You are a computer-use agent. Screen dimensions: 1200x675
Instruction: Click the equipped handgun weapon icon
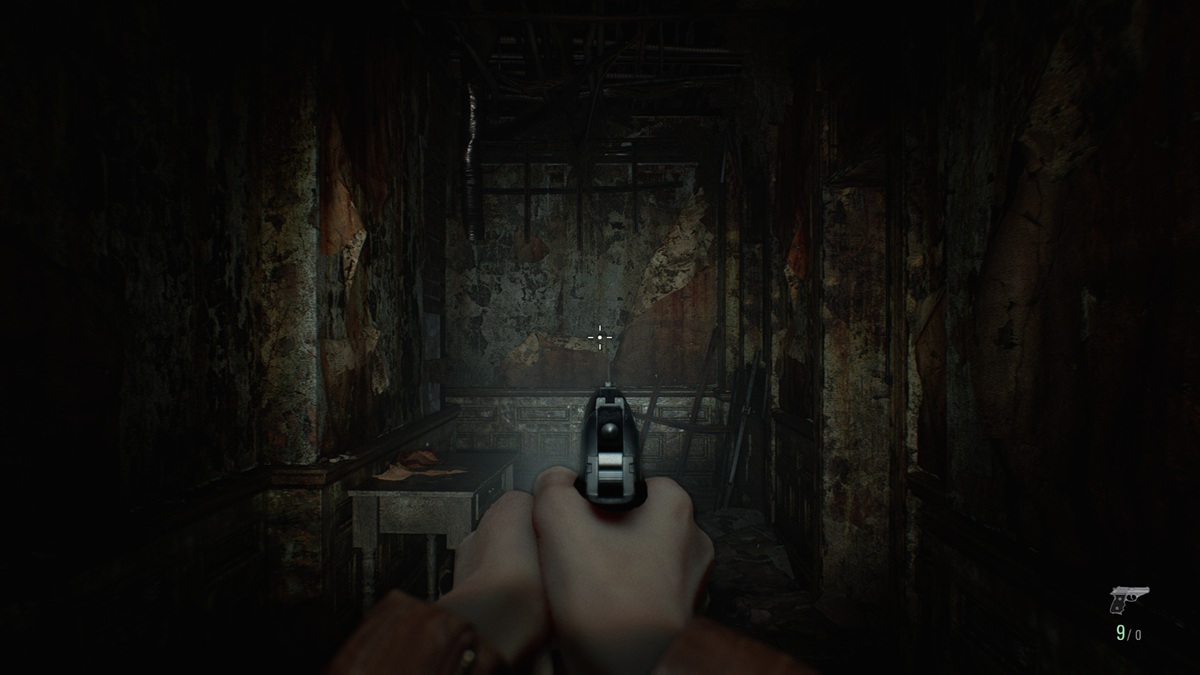click(x=1128, y=599)
